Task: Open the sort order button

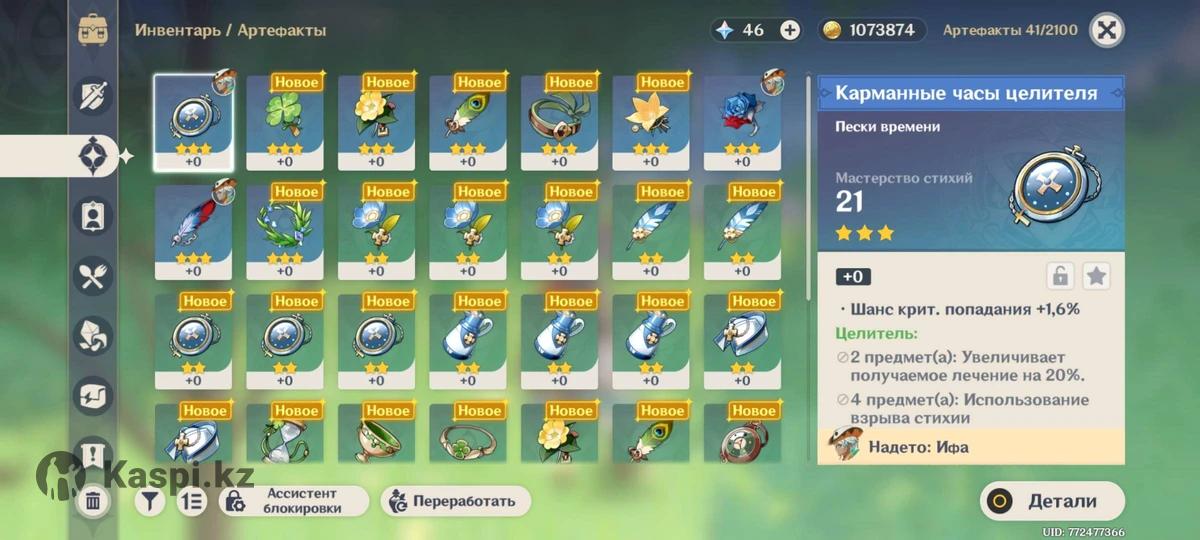Action: [191, 501]
